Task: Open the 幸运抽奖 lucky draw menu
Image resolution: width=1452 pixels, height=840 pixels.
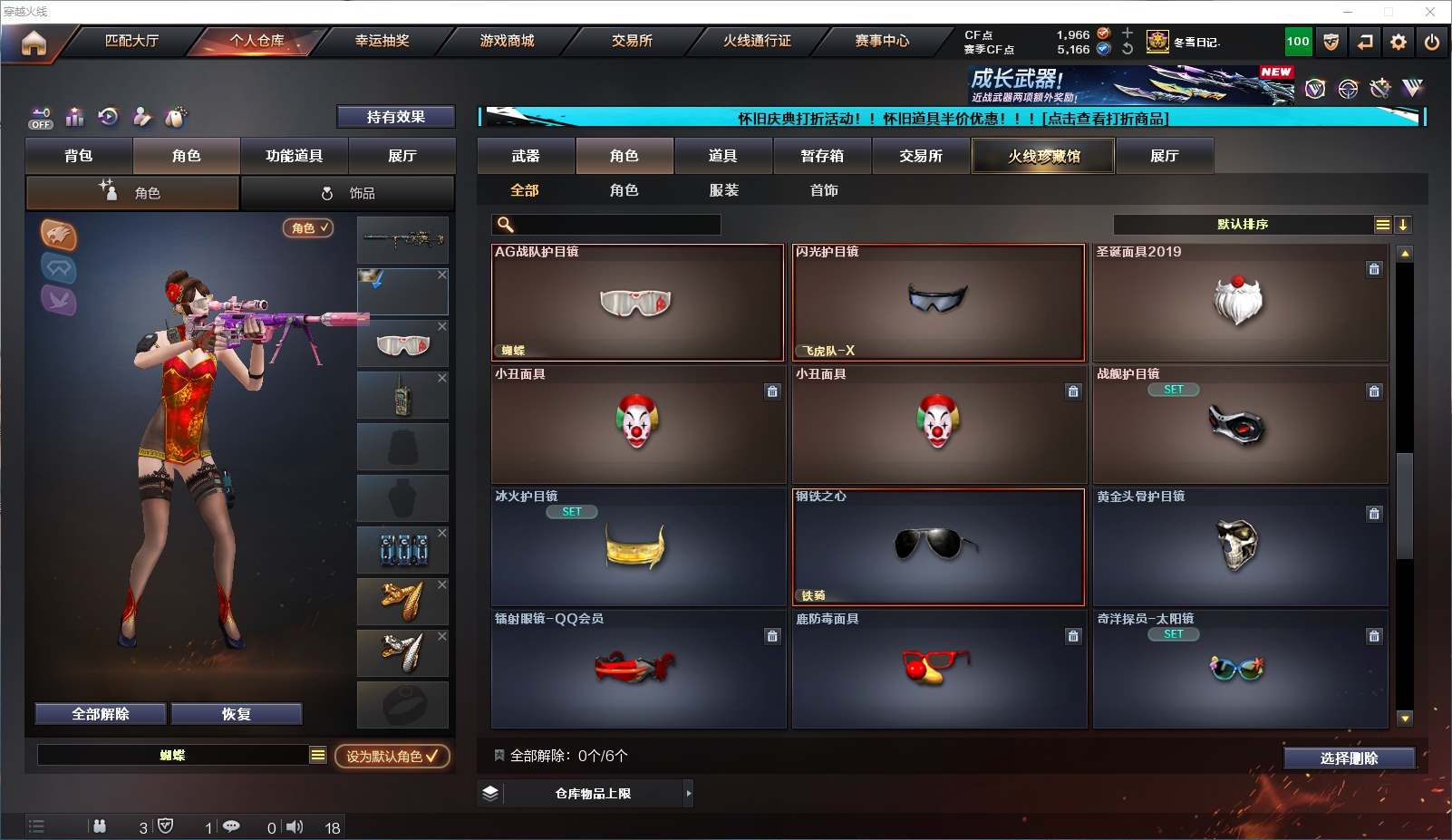Action: tap(382, 41)
